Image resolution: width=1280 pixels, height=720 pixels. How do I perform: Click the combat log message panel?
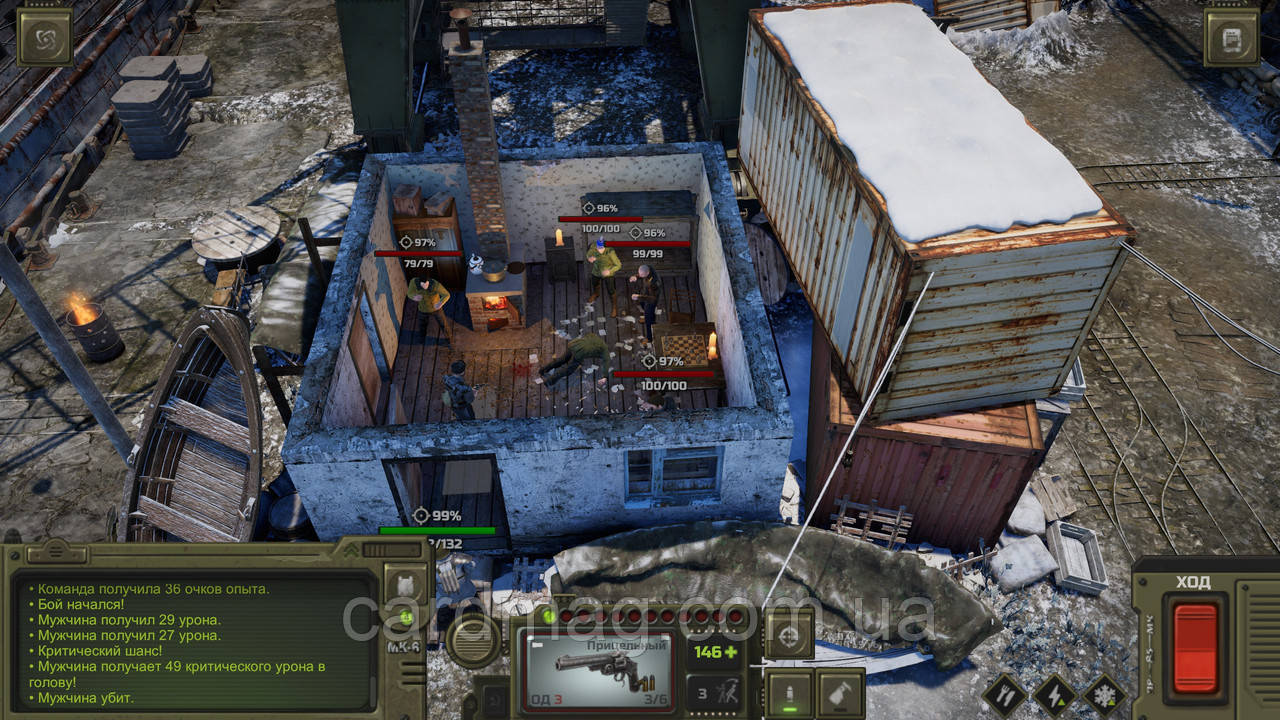pyautogui.click(x=195, y=640)
